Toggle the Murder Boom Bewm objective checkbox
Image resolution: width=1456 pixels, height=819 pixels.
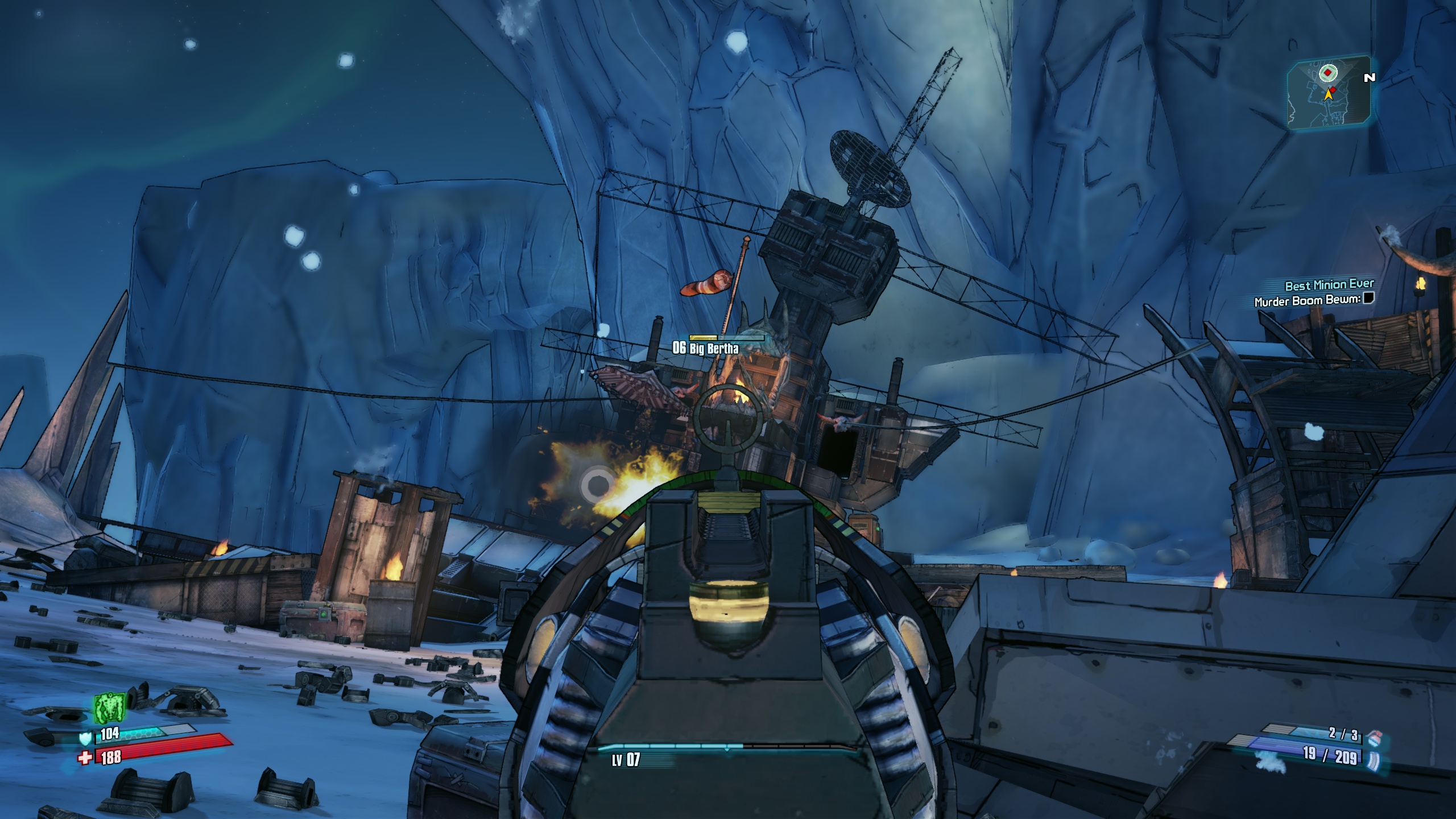(1368, 298)
